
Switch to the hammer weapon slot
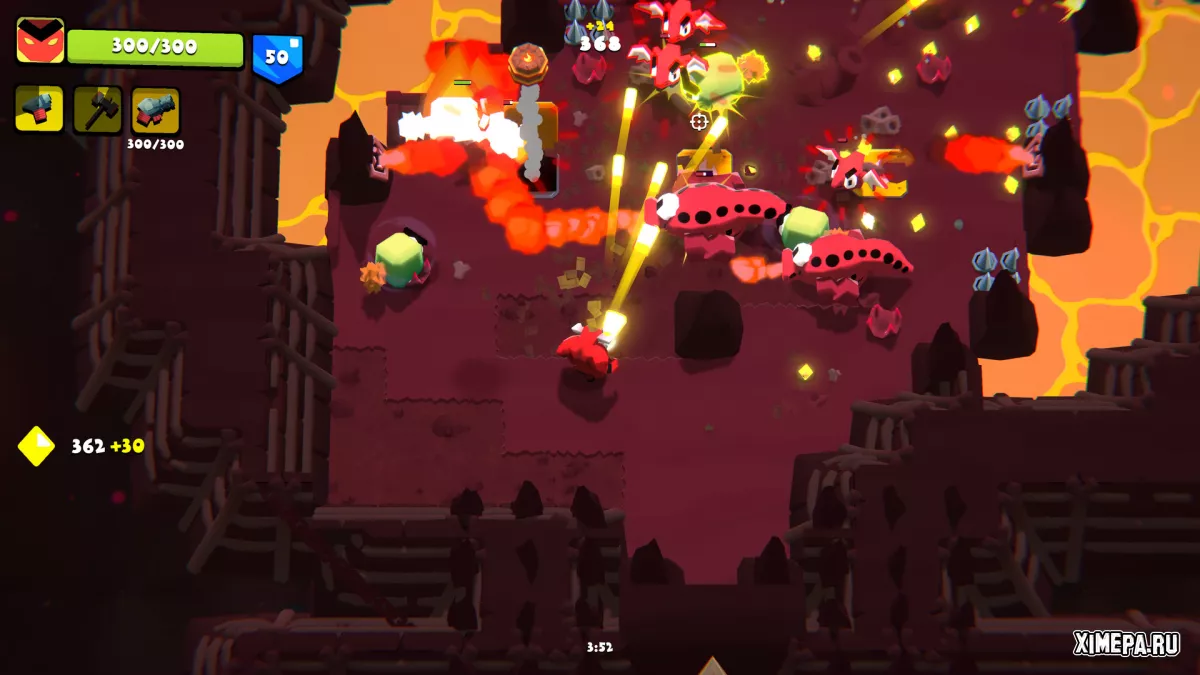[x=97, y=109]
